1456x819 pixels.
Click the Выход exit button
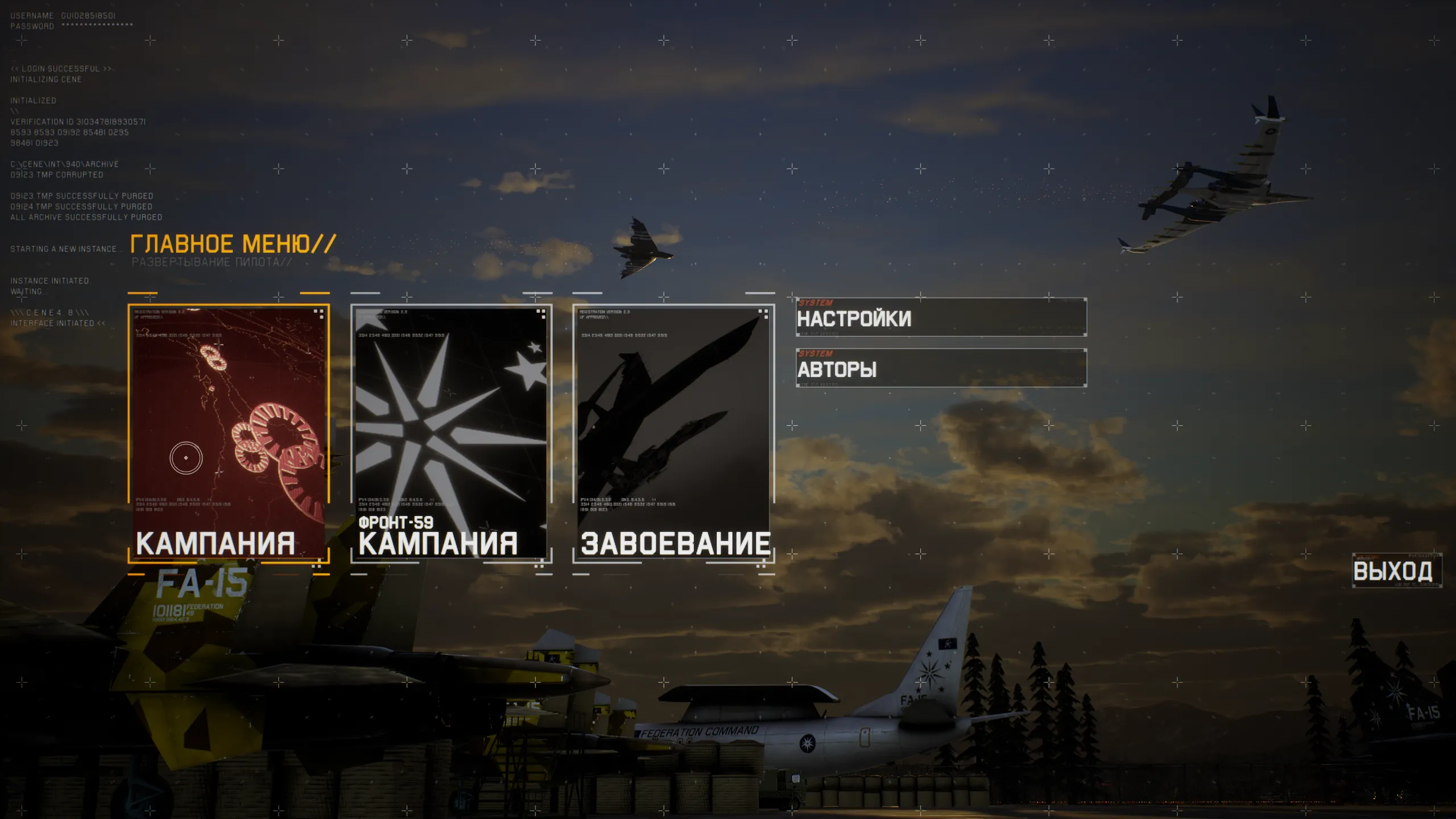[x=1396, y=570]
